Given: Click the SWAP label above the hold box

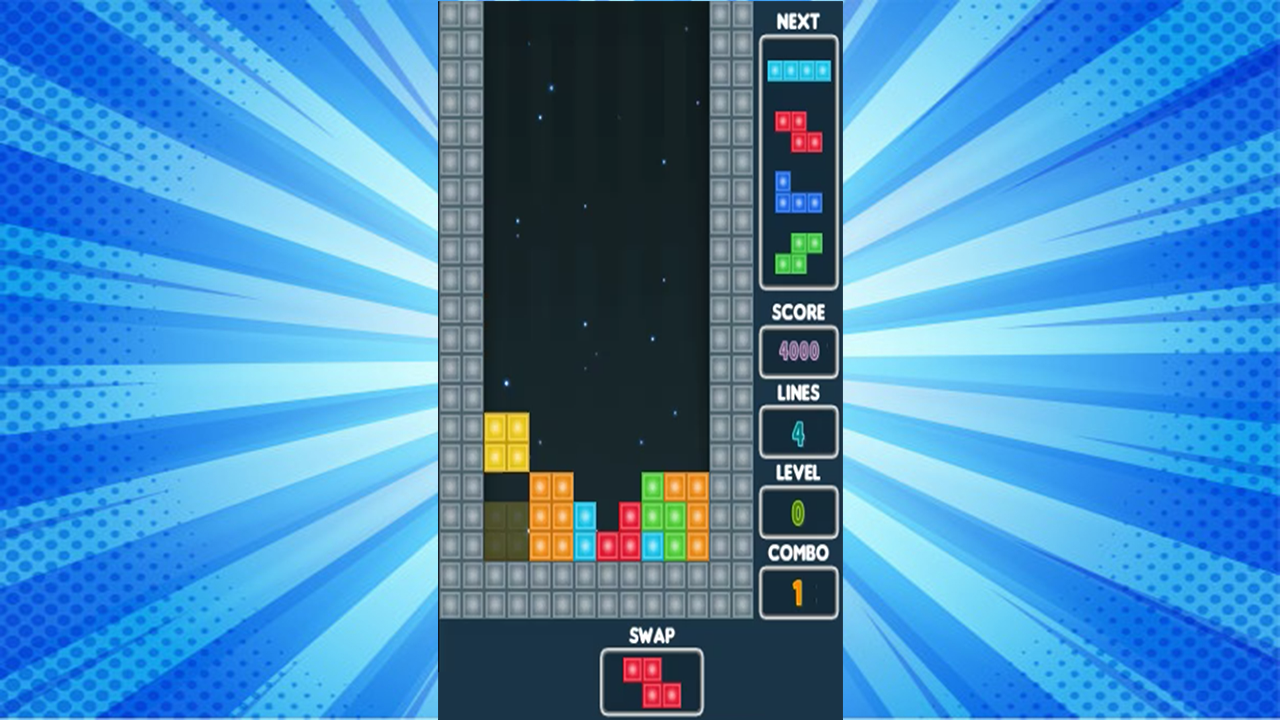Looking at the screenshot, I should 651,635.
